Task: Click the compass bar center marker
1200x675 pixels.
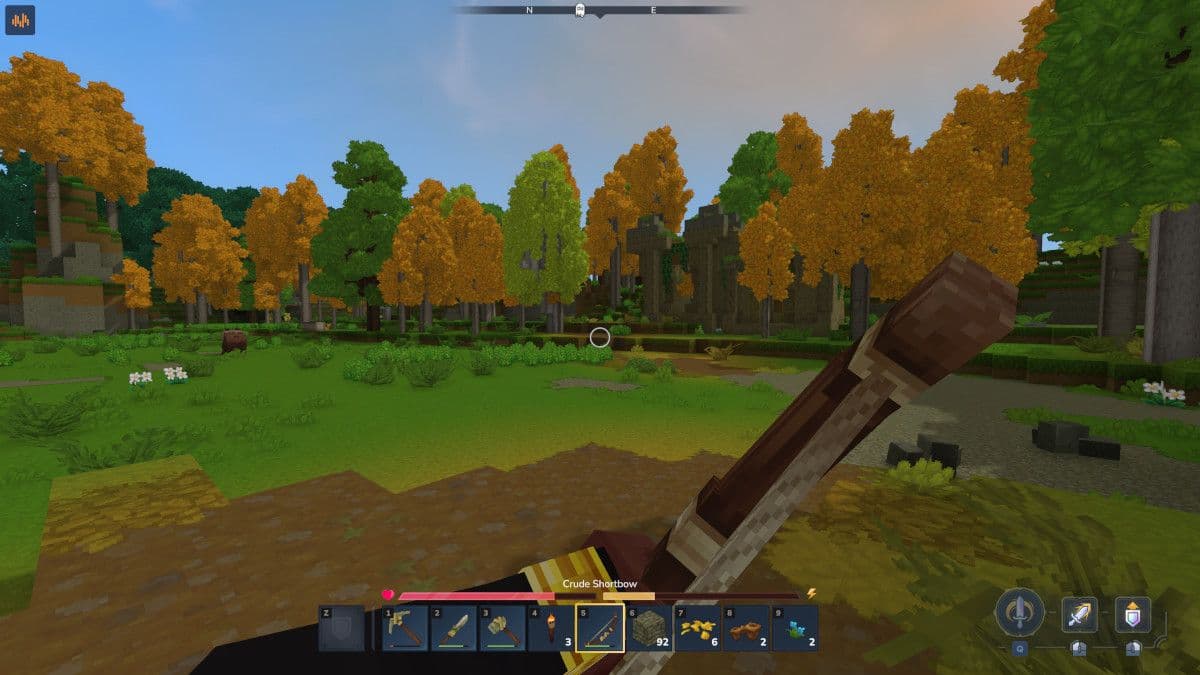Action: point(579,10)
